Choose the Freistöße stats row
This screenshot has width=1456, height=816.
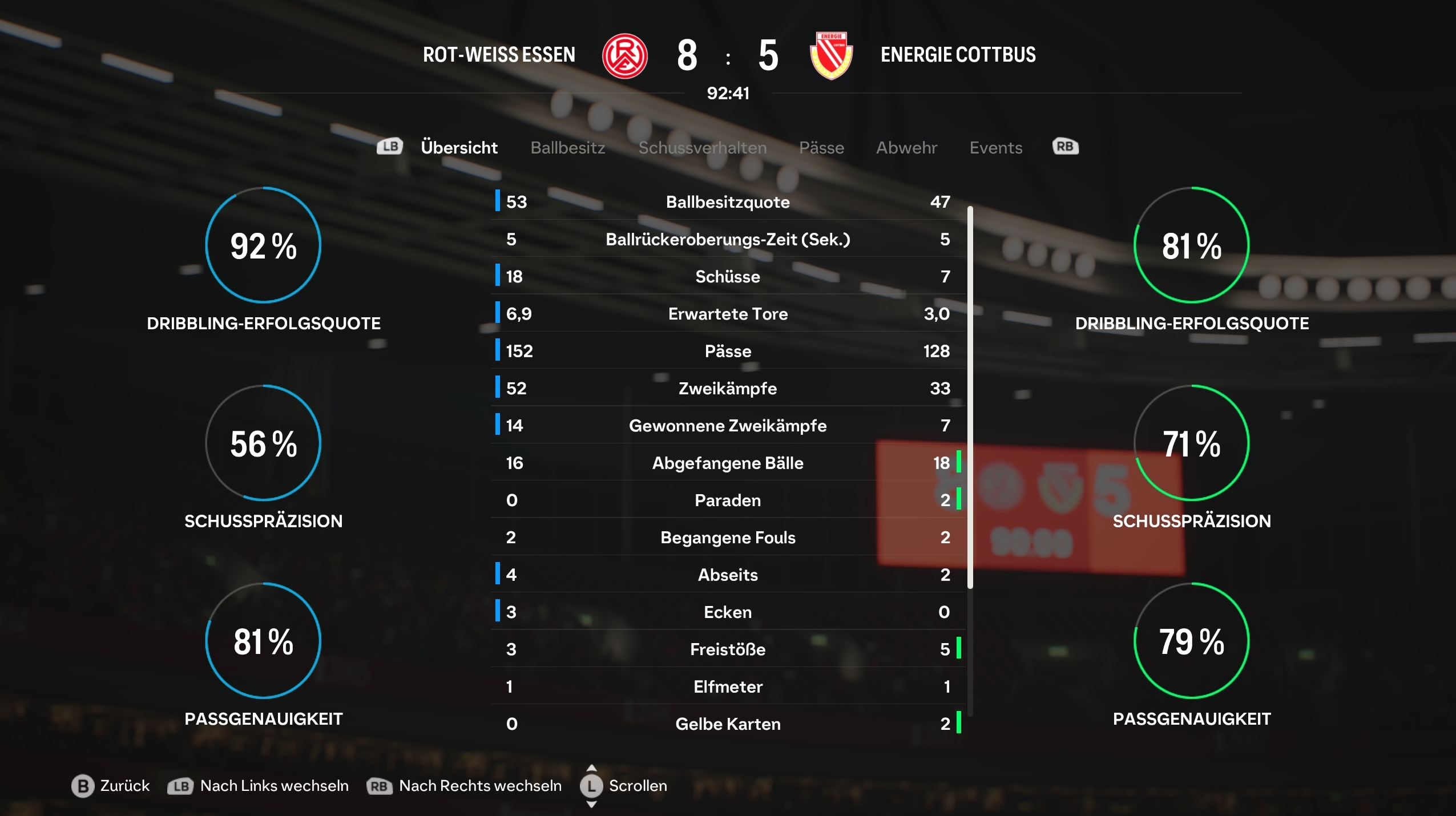(x=728, y=649)
